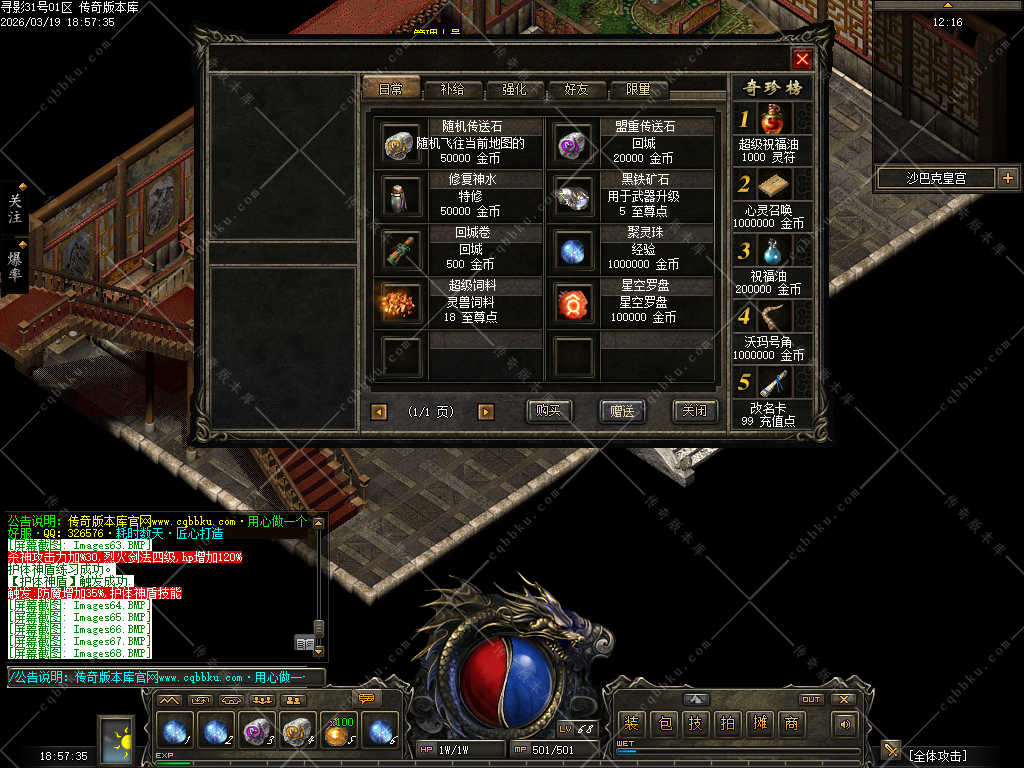Switch to the 补给 shop tab
Image resolution: width=1024 pixels, height=768 pixels.
[x=451, y=89]
